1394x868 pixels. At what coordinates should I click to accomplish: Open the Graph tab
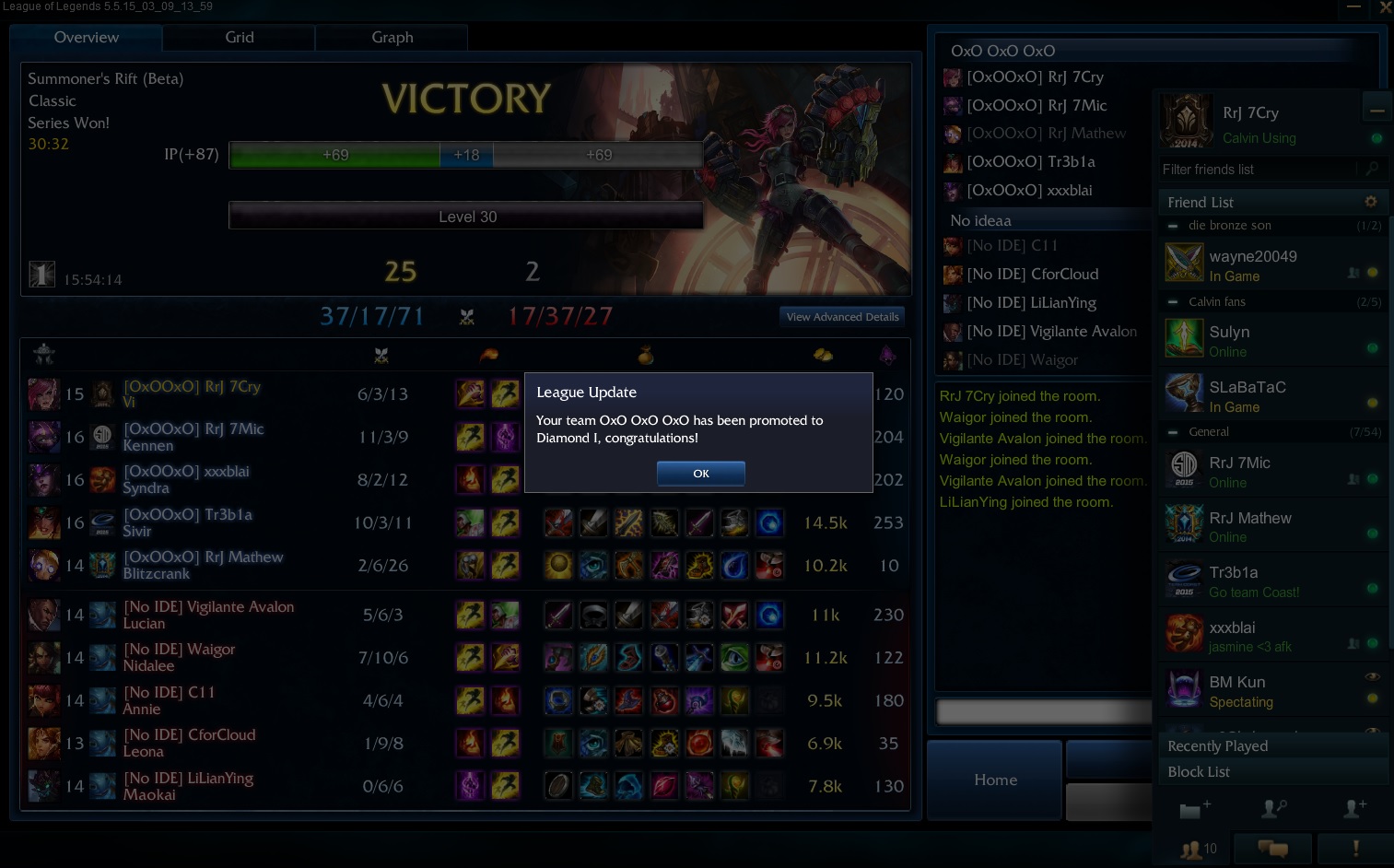point(392,38)
